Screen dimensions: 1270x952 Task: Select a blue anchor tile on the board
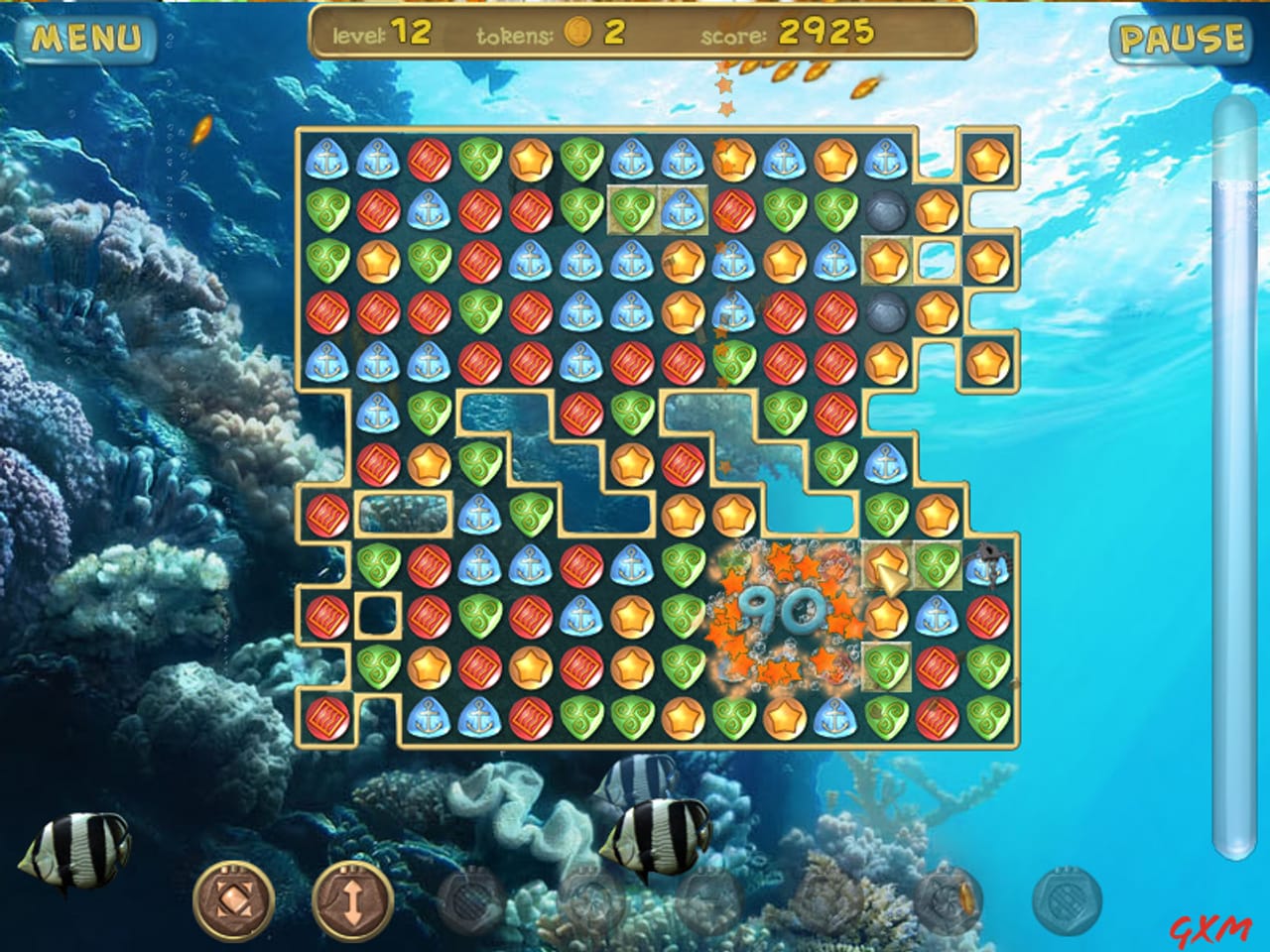(327, 159)
